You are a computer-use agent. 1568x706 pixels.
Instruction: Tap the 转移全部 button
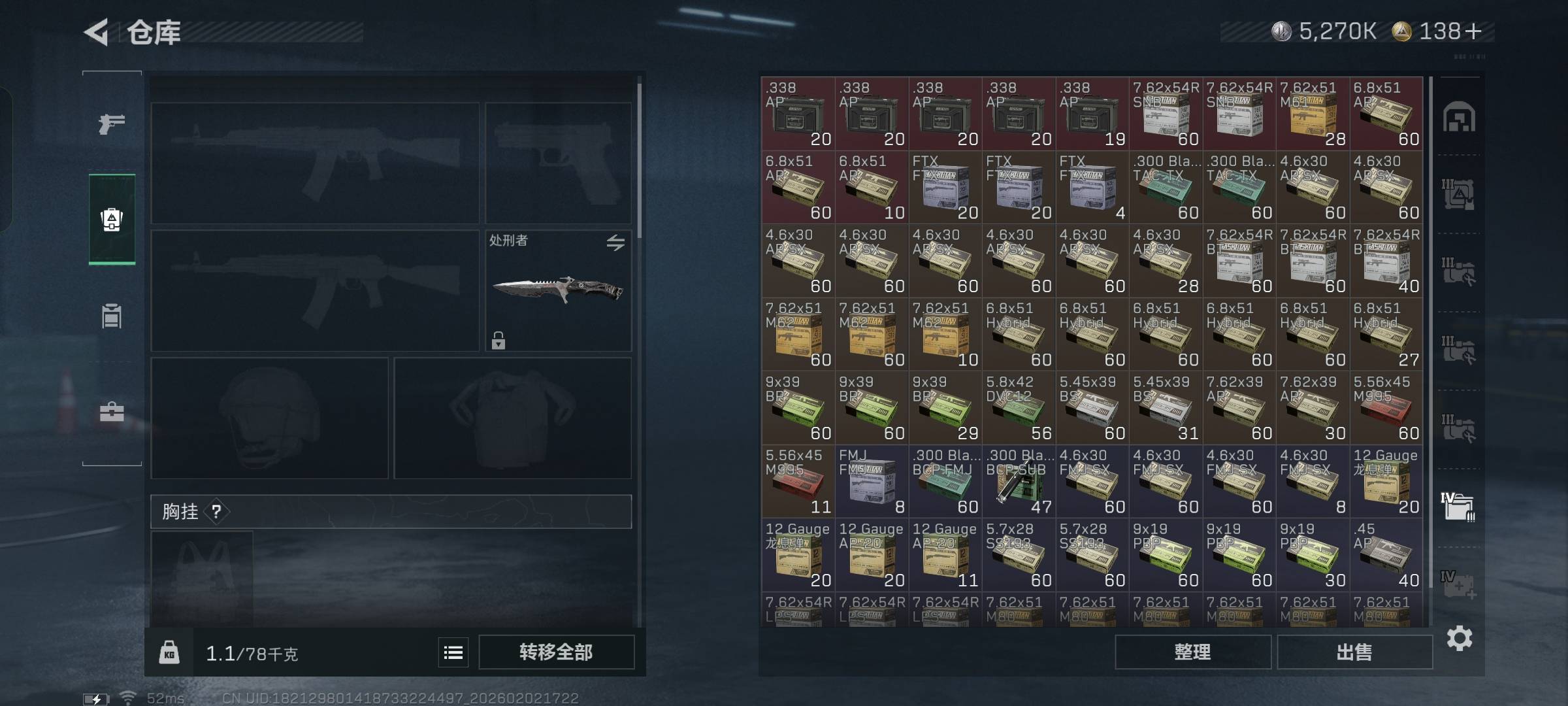click(556, 652)
